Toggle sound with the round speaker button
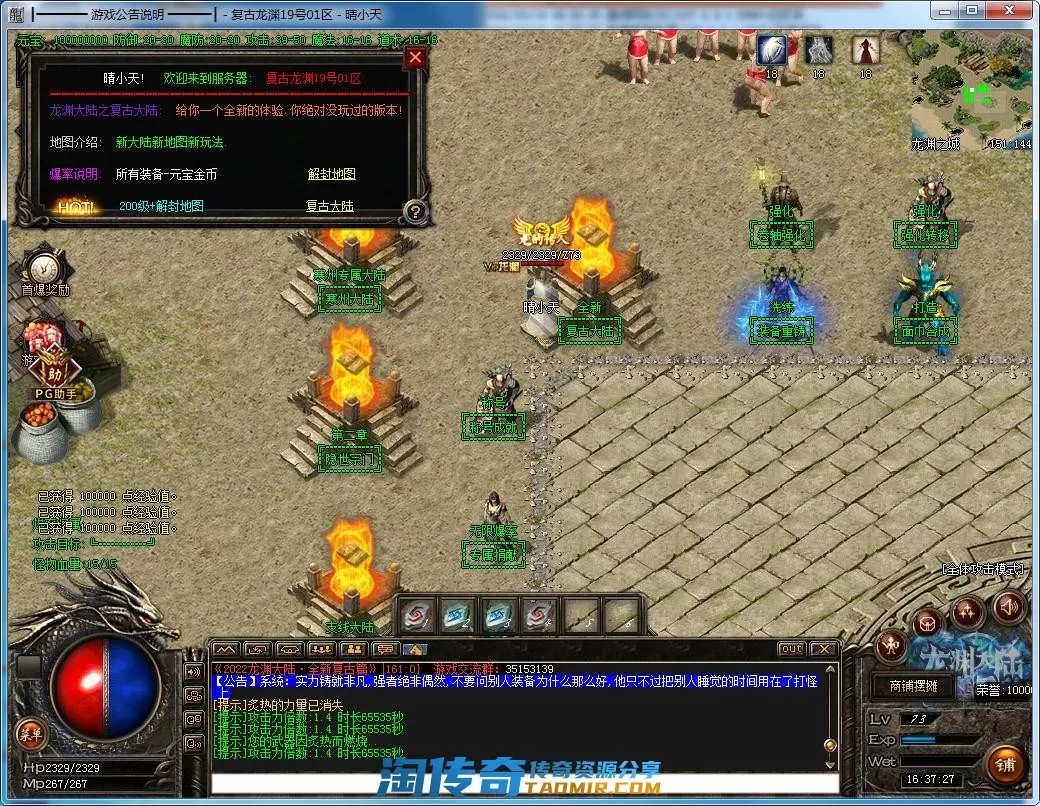Viewport: 1040px width, 806px height. coord(1008,606)
